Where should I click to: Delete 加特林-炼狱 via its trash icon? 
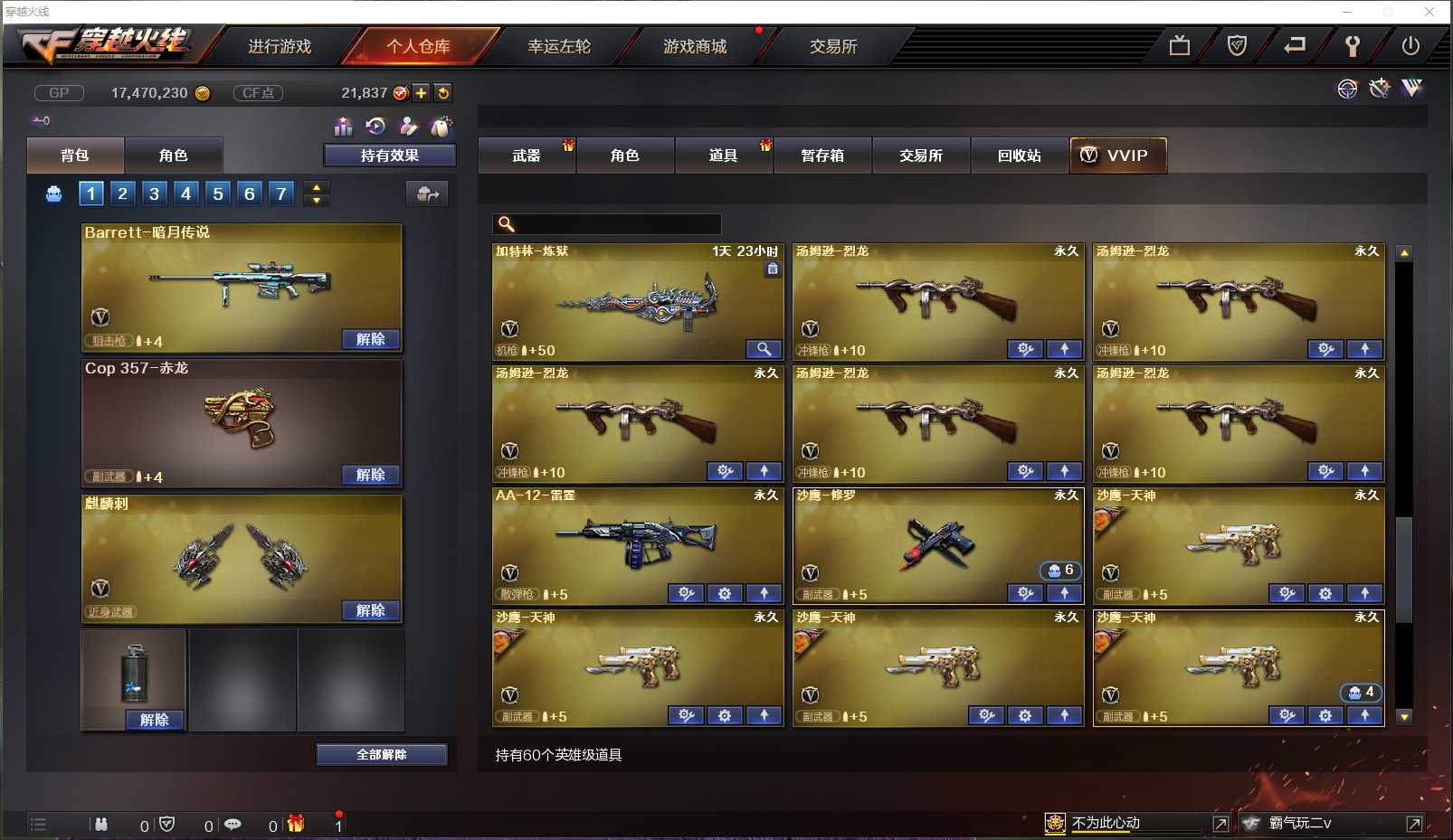coord(774,270)
